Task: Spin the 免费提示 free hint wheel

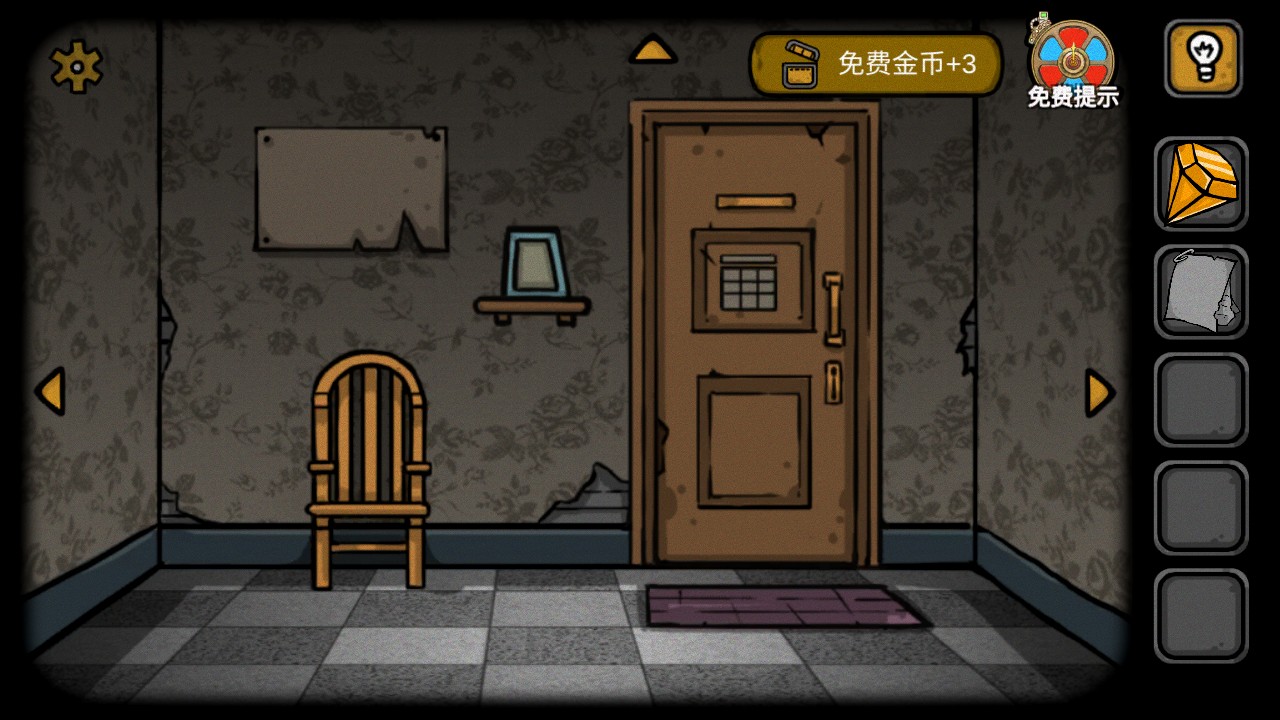Action: pos(1072,58)
